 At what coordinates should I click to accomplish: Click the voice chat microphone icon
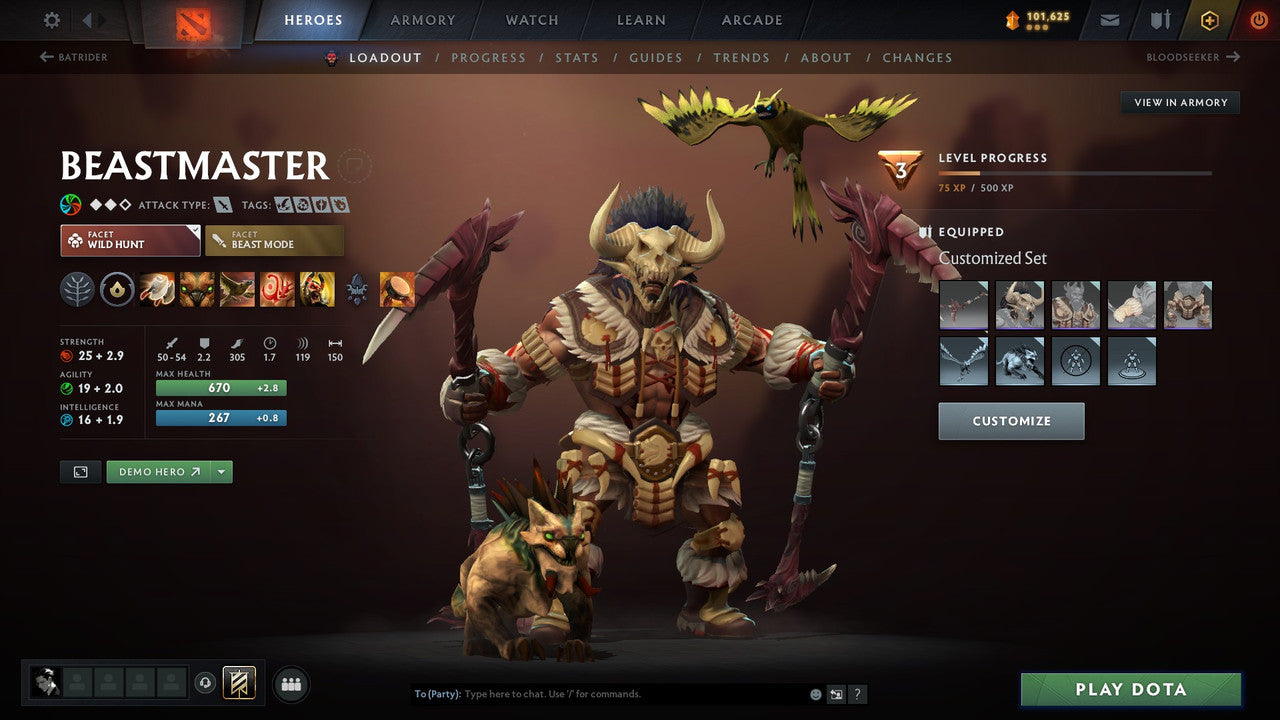pyautogui.click(x=207, y=683)
